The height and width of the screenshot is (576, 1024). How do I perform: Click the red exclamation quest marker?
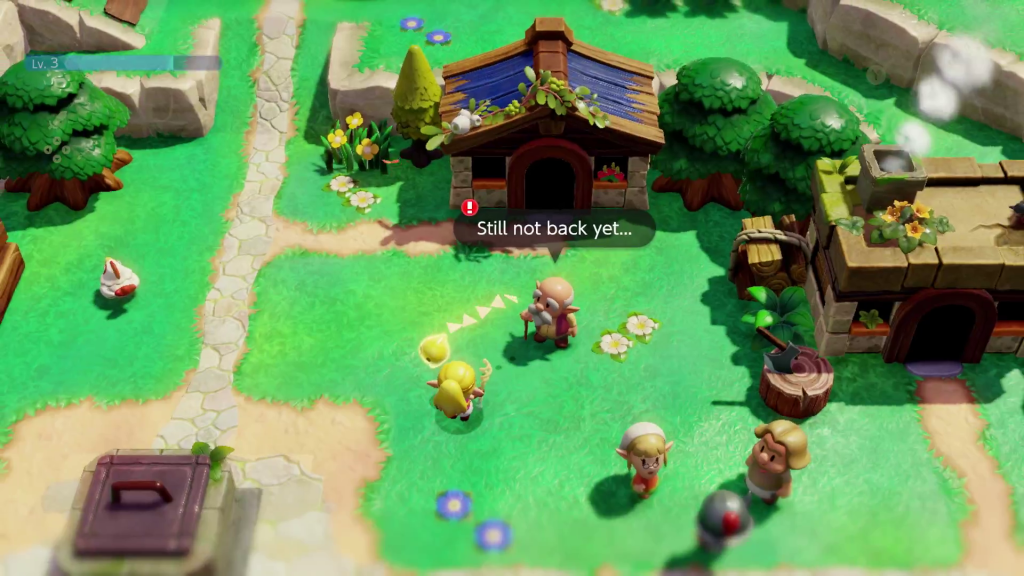click(470, 208)
